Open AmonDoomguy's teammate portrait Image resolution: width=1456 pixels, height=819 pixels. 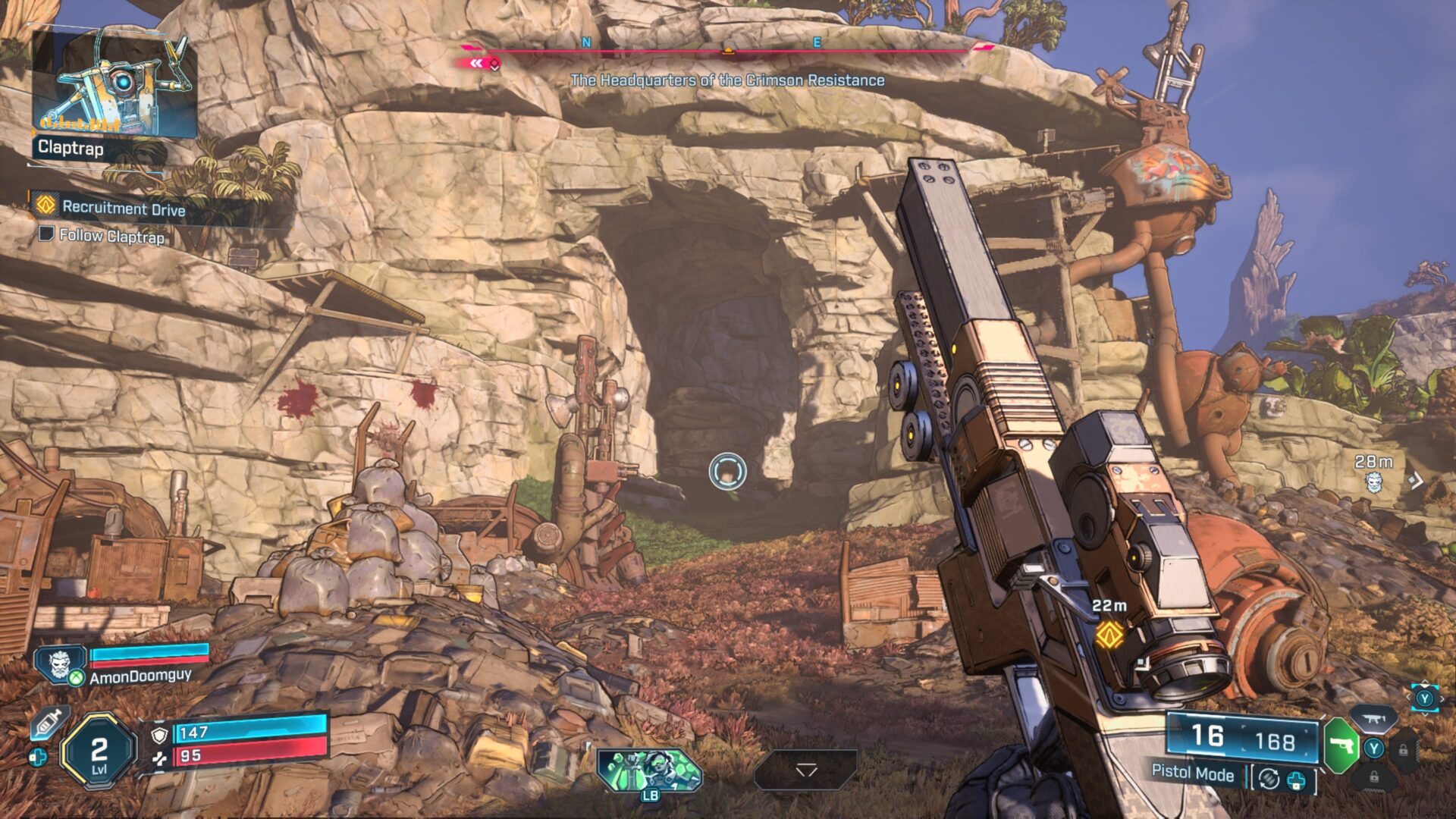60,665
